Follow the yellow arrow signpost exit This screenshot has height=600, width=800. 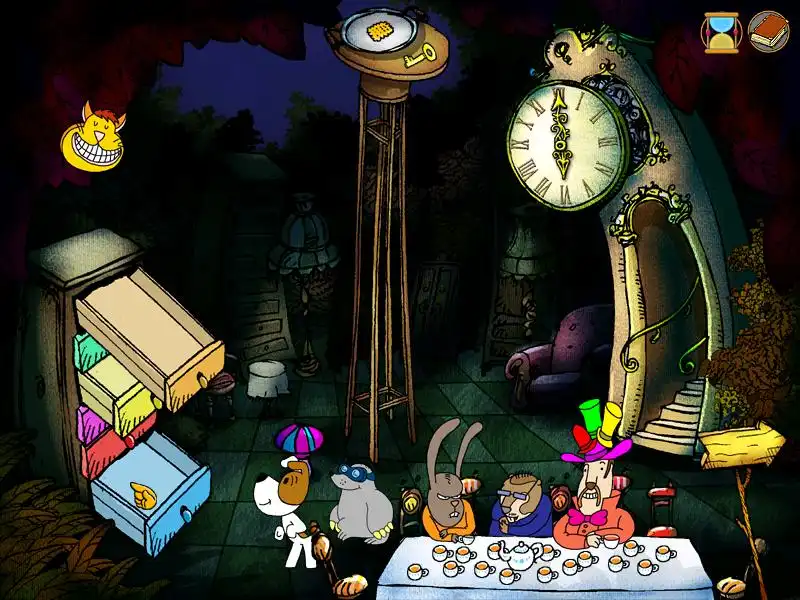tap(740, 444)
